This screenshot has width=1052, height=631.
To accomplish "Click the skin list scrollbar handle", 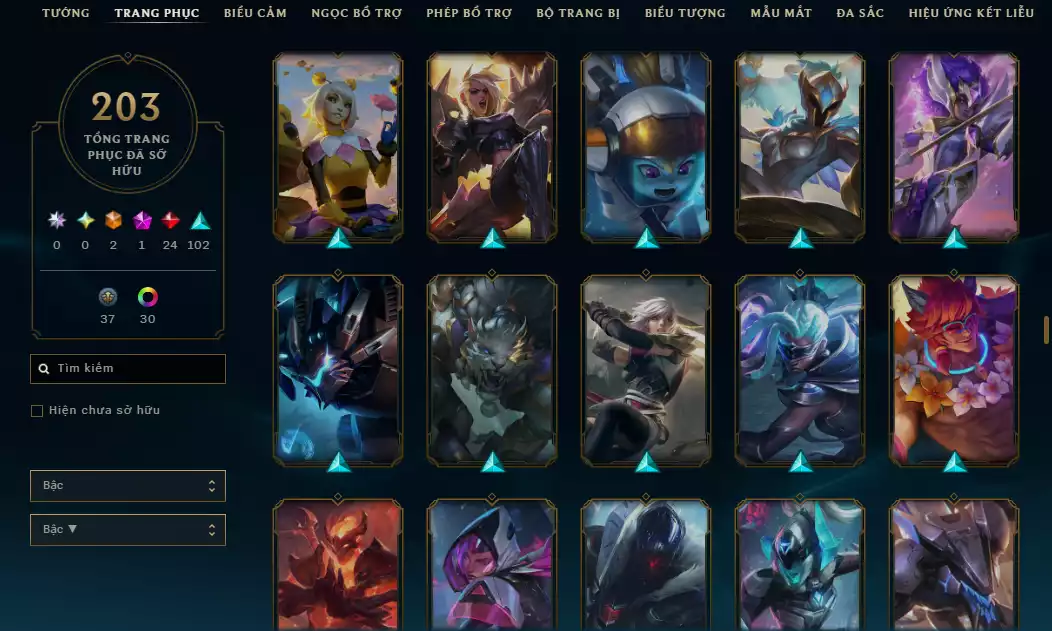I will pyautogui.click(x=1046, y=330).
